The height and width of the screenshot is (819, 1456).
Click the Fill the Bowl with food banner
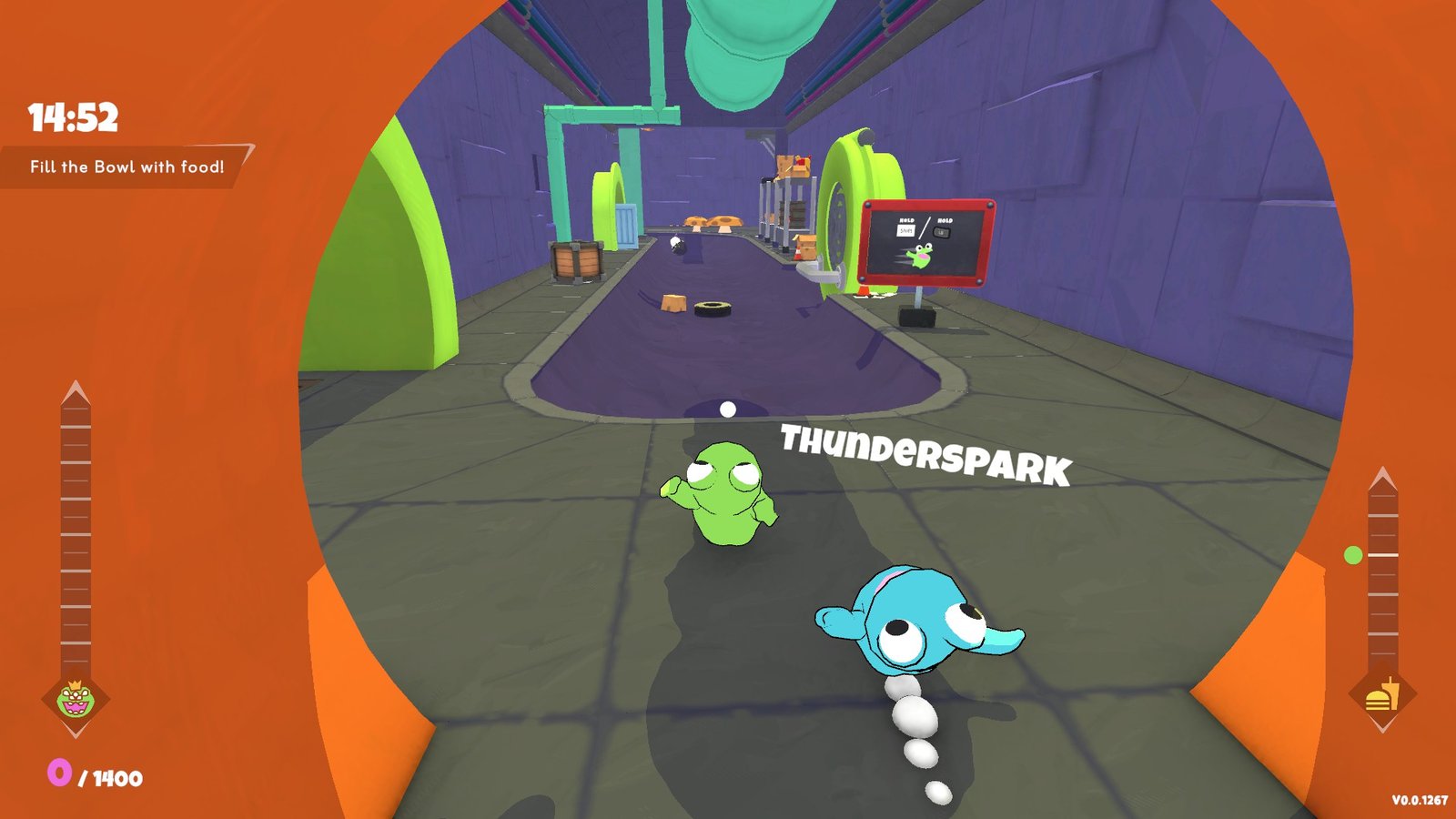[x=127, y=167]
